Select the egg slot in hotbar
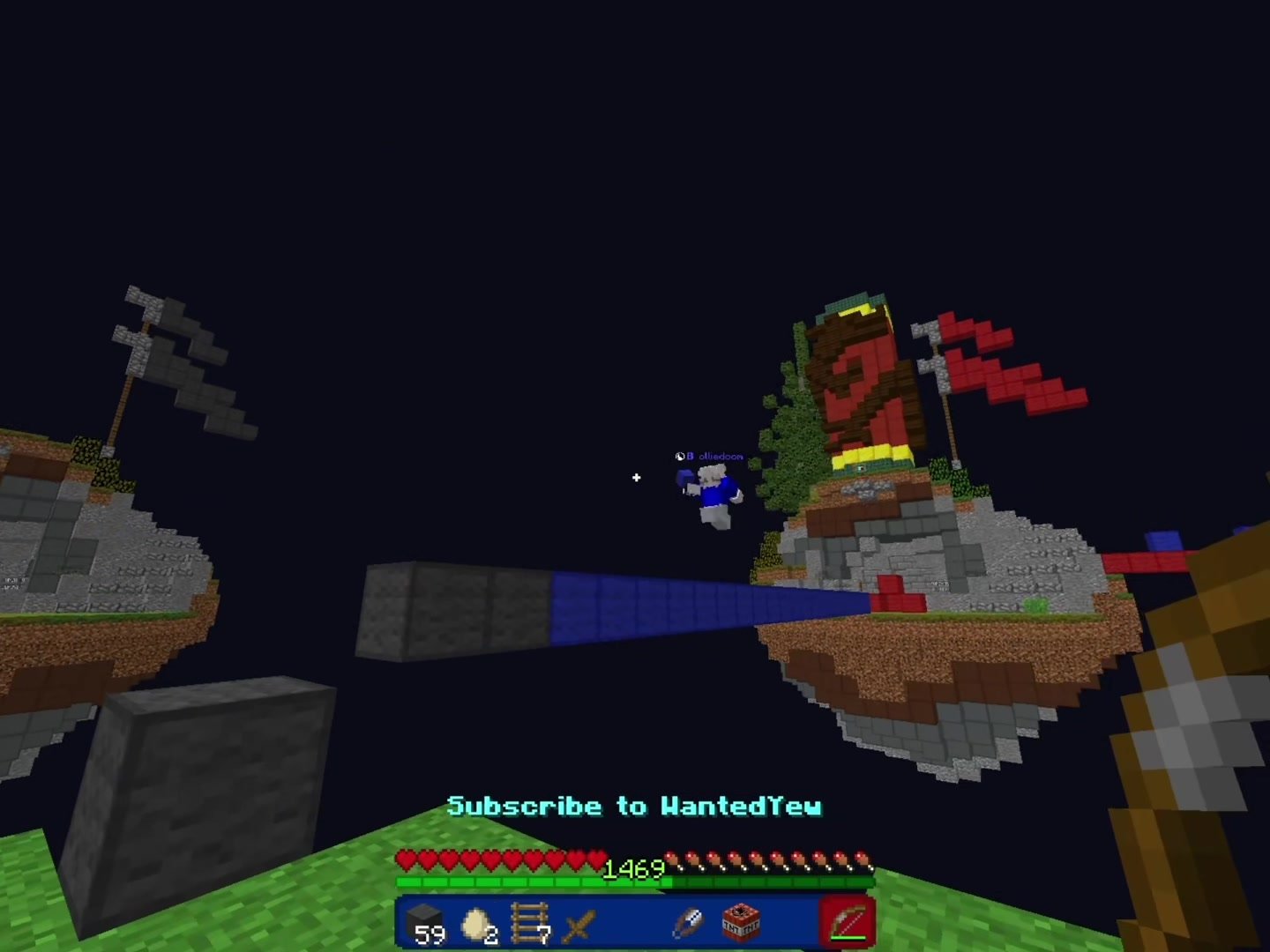 pyautogui.click(x=478, y=923)
